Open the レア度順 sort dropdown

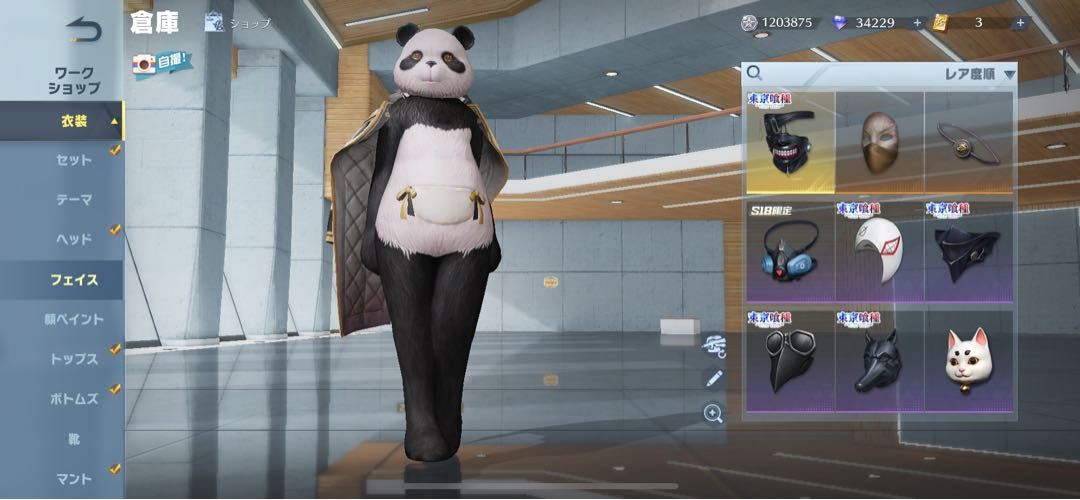(980, 73)
